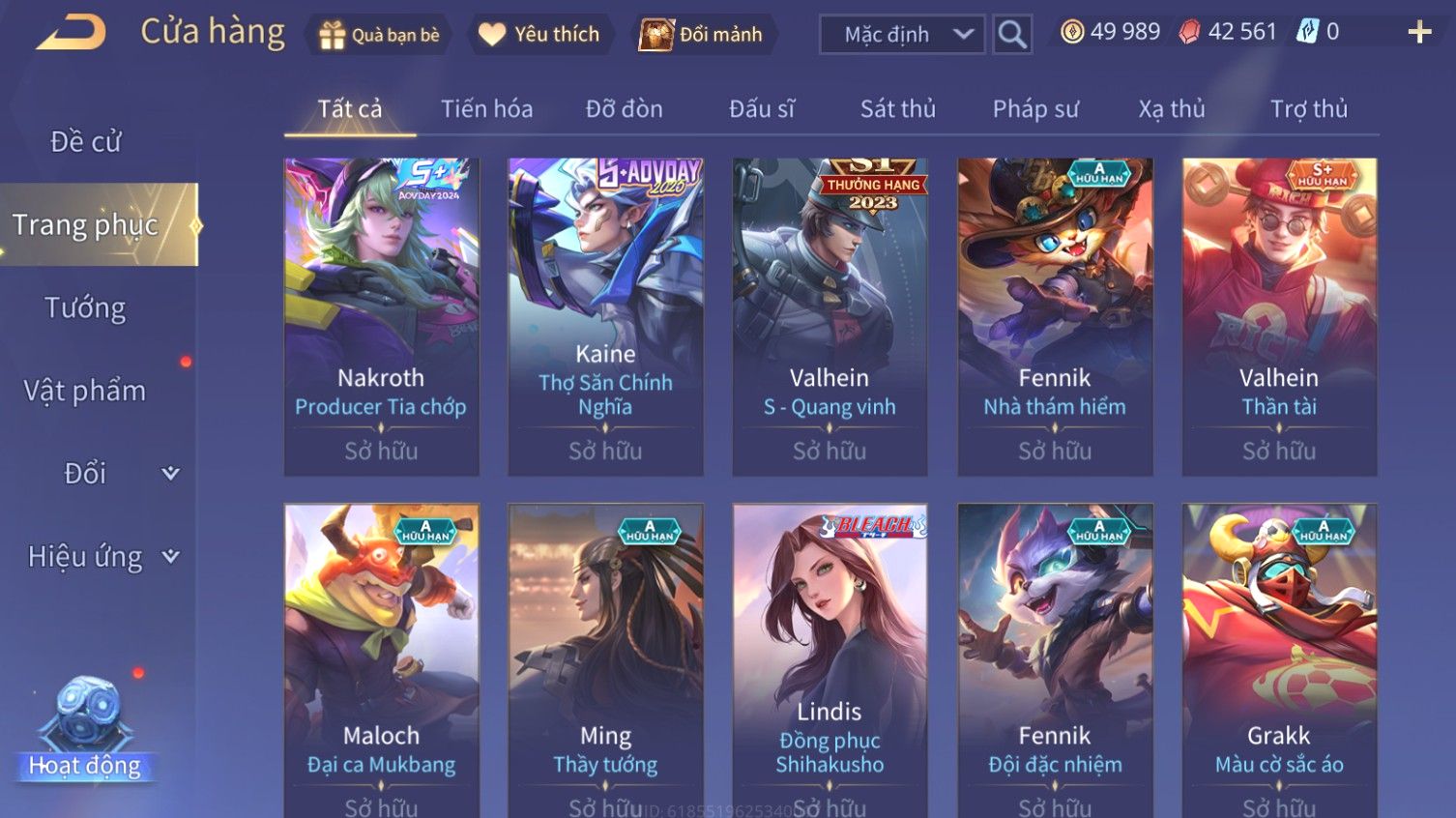Switch to the Tiến hóa tab
The width and height of the screenshot is (1456, 818).
pyautogui.click(x=486, y=109)
